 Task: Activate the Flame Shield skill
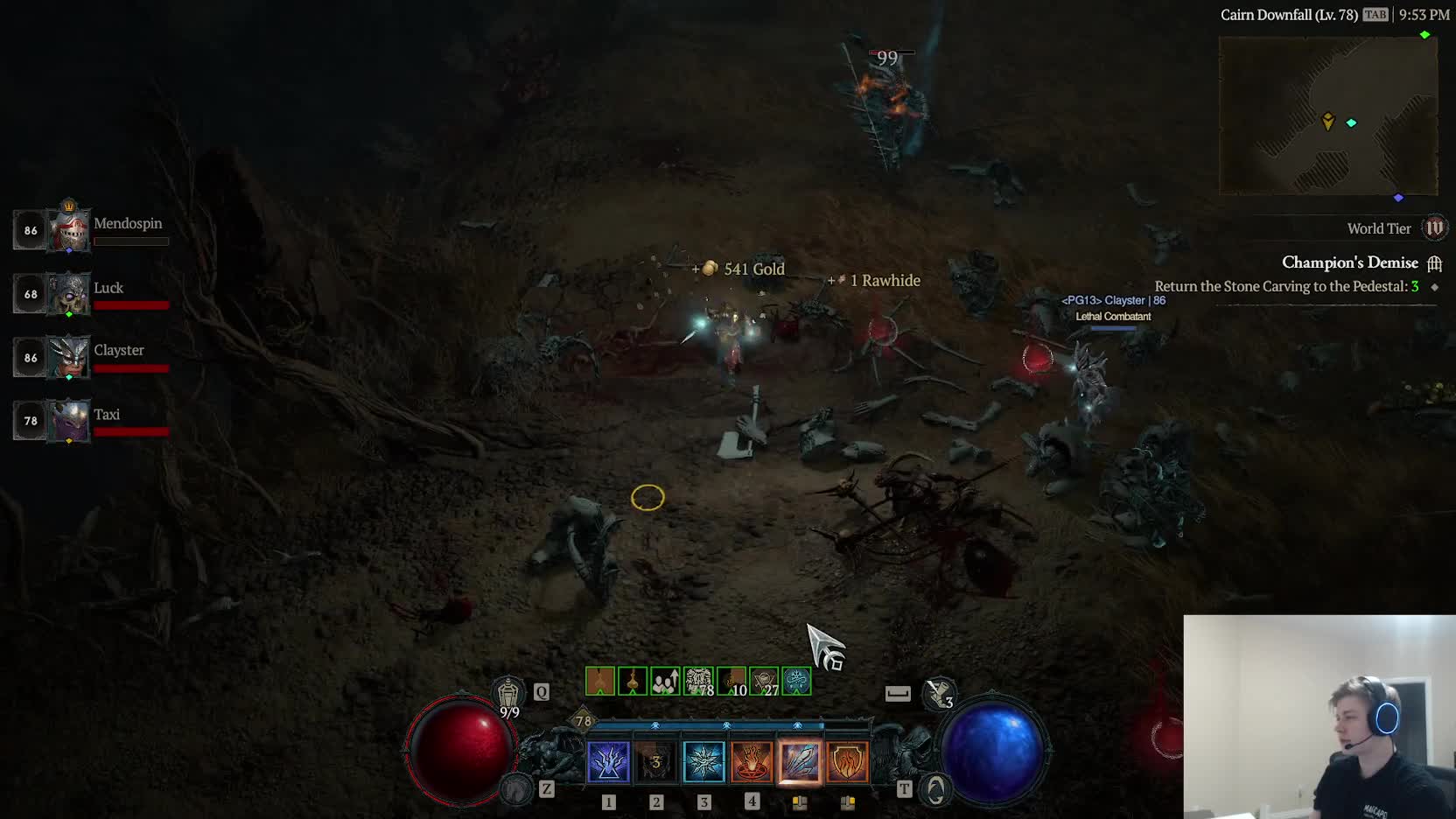847,762
